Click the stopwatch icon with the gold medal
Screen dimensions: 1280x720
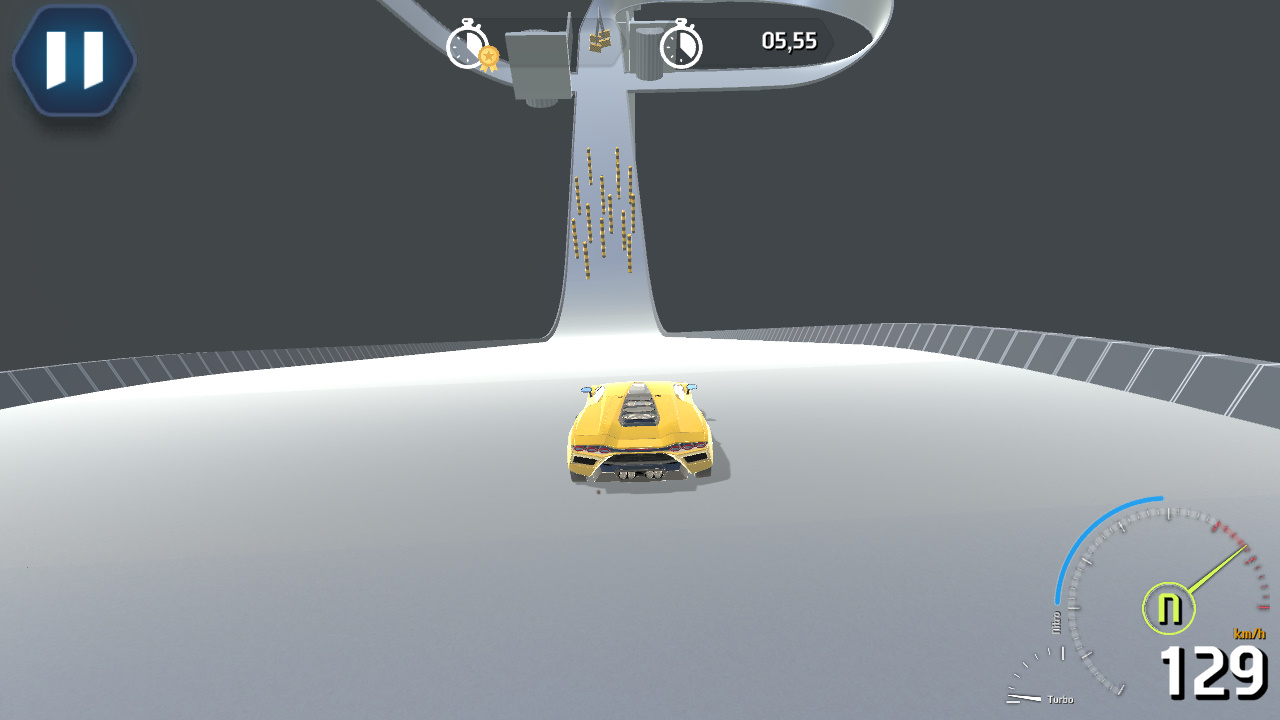[x=466, y=44]
